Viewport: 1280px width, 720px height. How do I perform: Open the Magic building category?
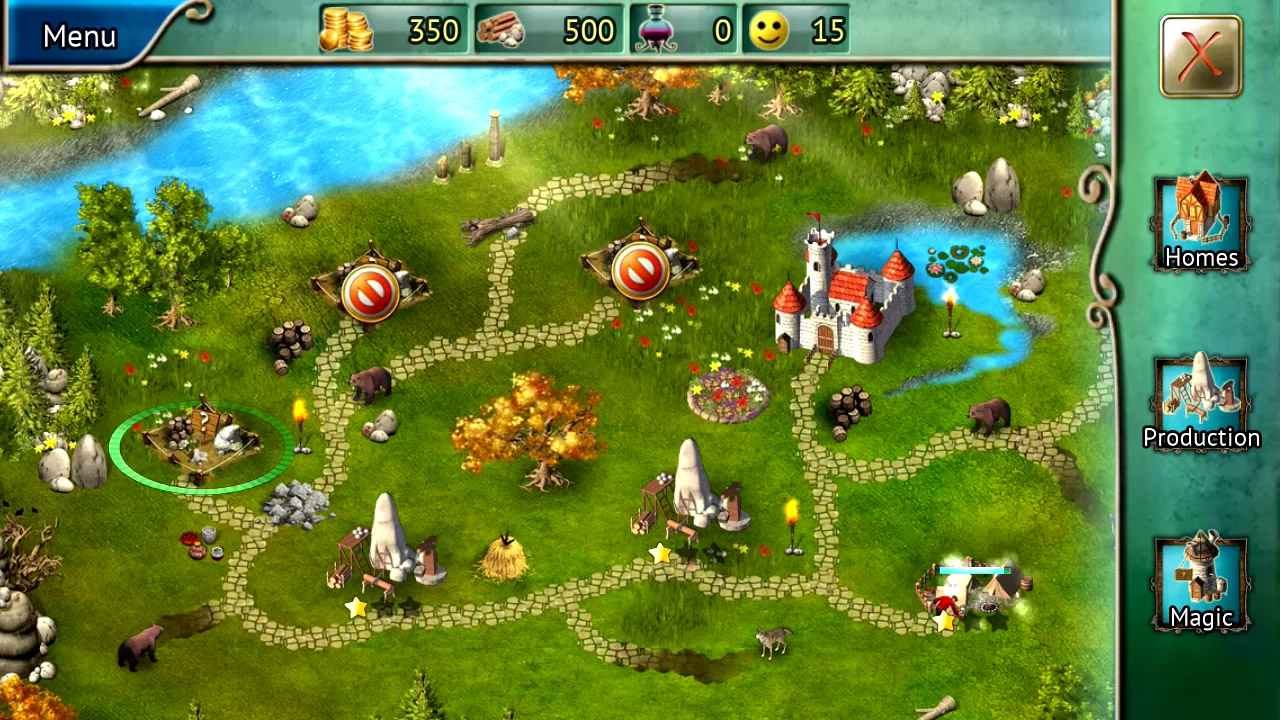[x=1201, y=580]
